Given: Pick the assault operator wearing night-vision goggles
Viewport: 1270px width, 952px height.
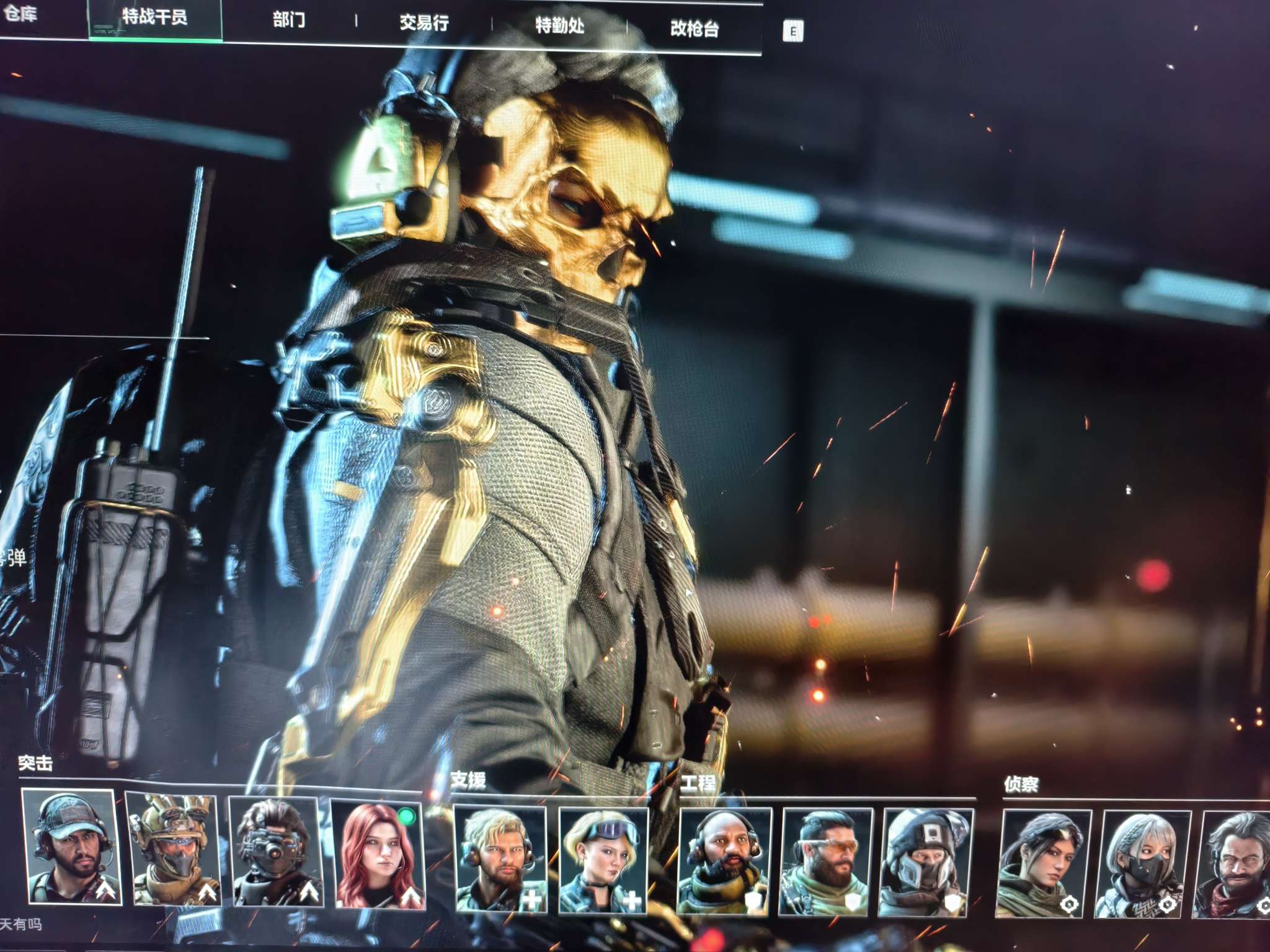Looking at the screenshot, I should (x=275, y=852).
